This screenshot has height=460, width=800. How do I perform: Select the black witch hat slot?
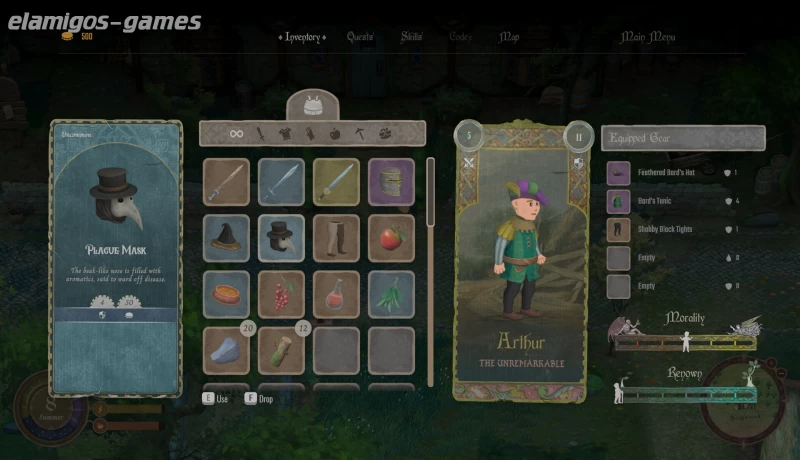tap(226, 238)
